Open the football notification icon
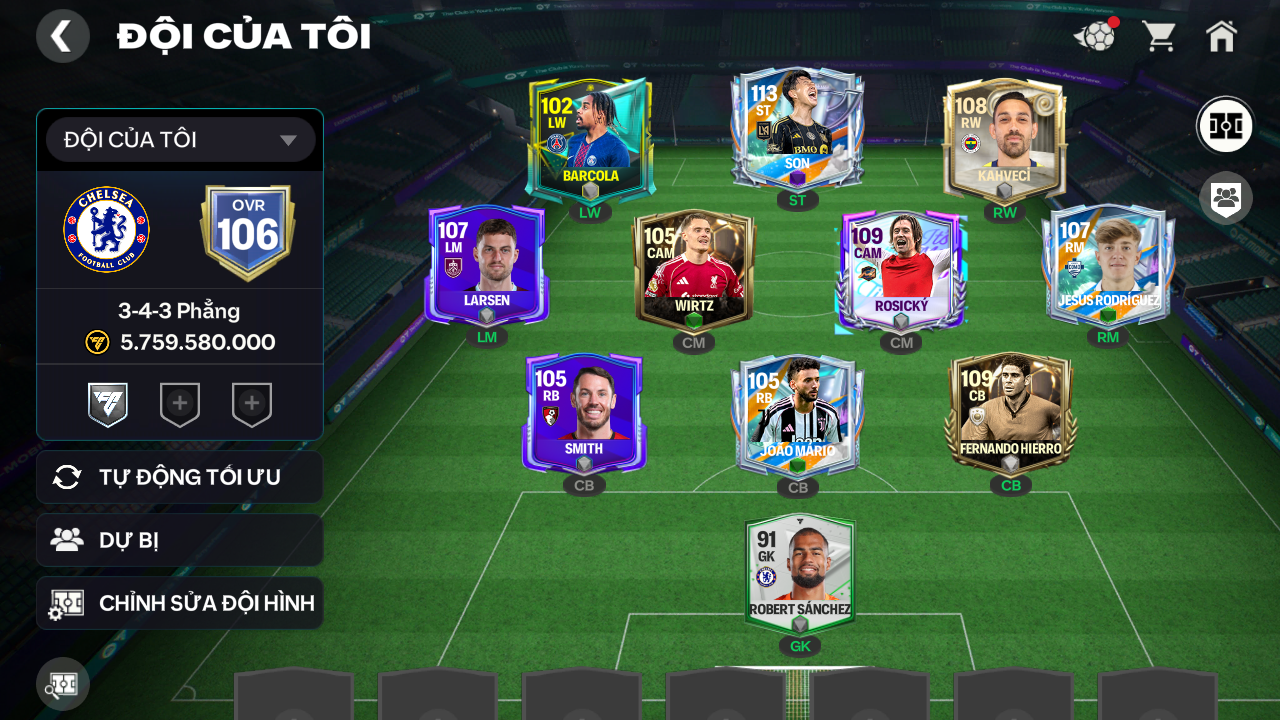 (x=1096, y=37)
